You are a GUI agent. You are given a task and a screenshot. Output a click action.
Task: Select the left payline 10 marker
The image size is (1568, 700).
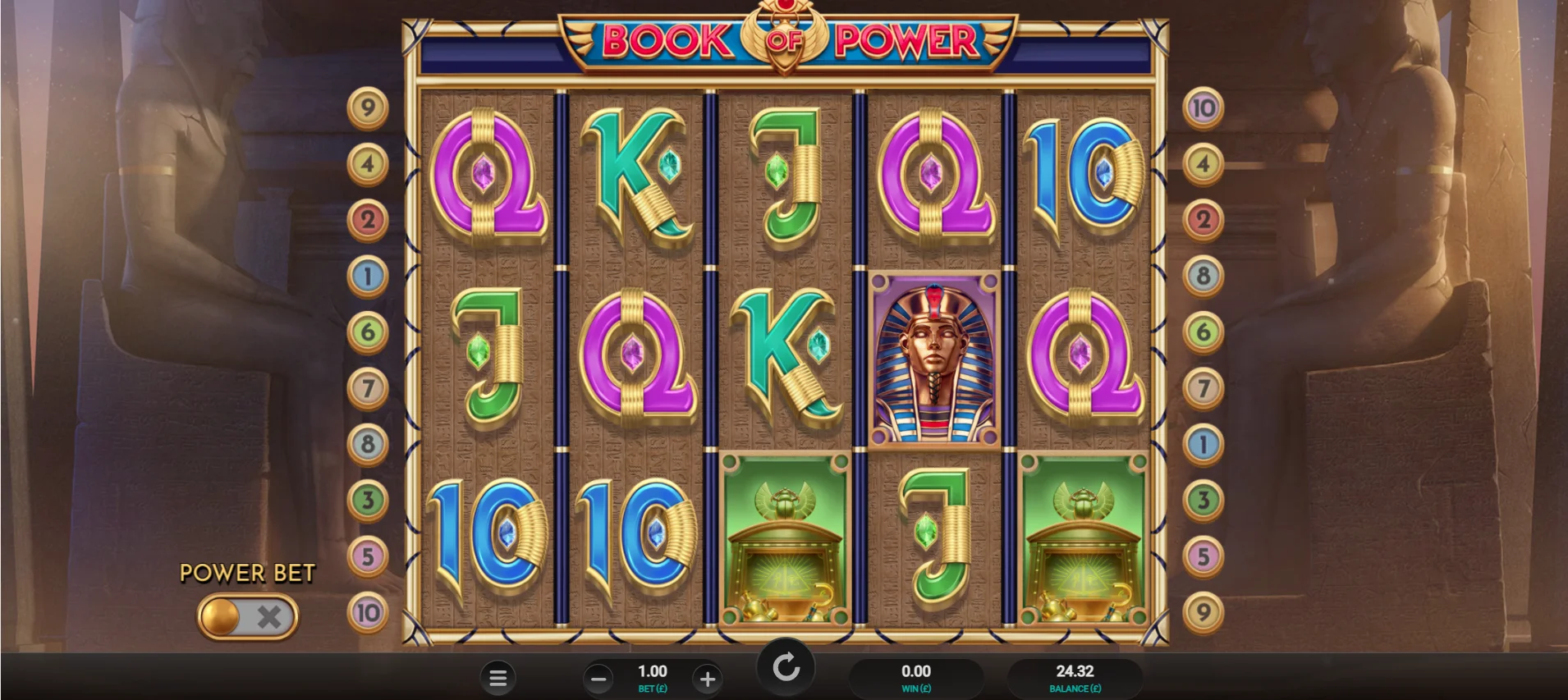[x=368, y=612]
